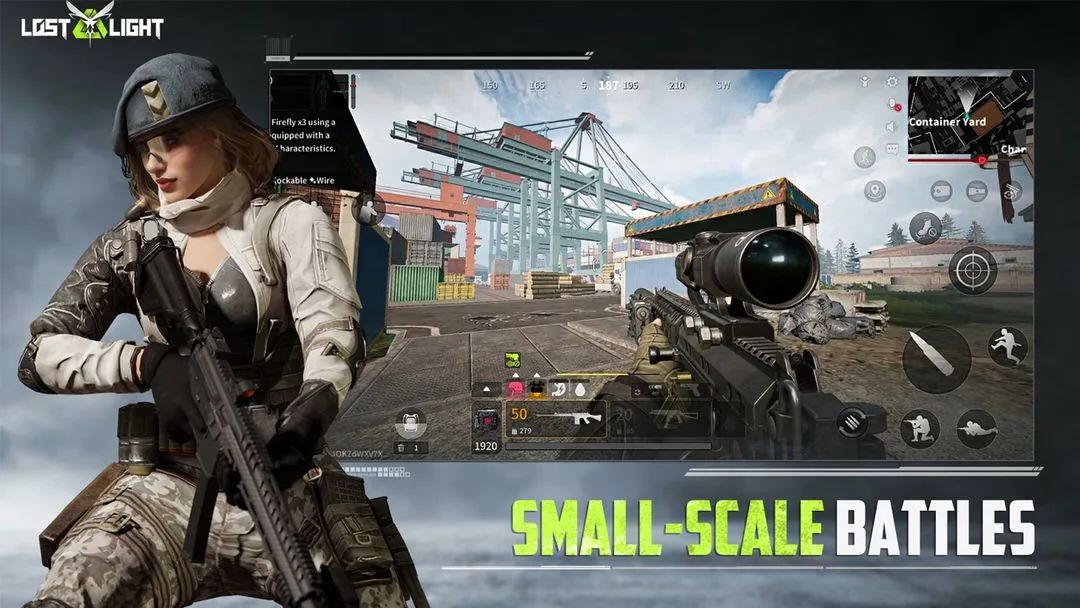Open the Container Yard minimap
Screen dimensions: 1080x608
coord(969,117)
